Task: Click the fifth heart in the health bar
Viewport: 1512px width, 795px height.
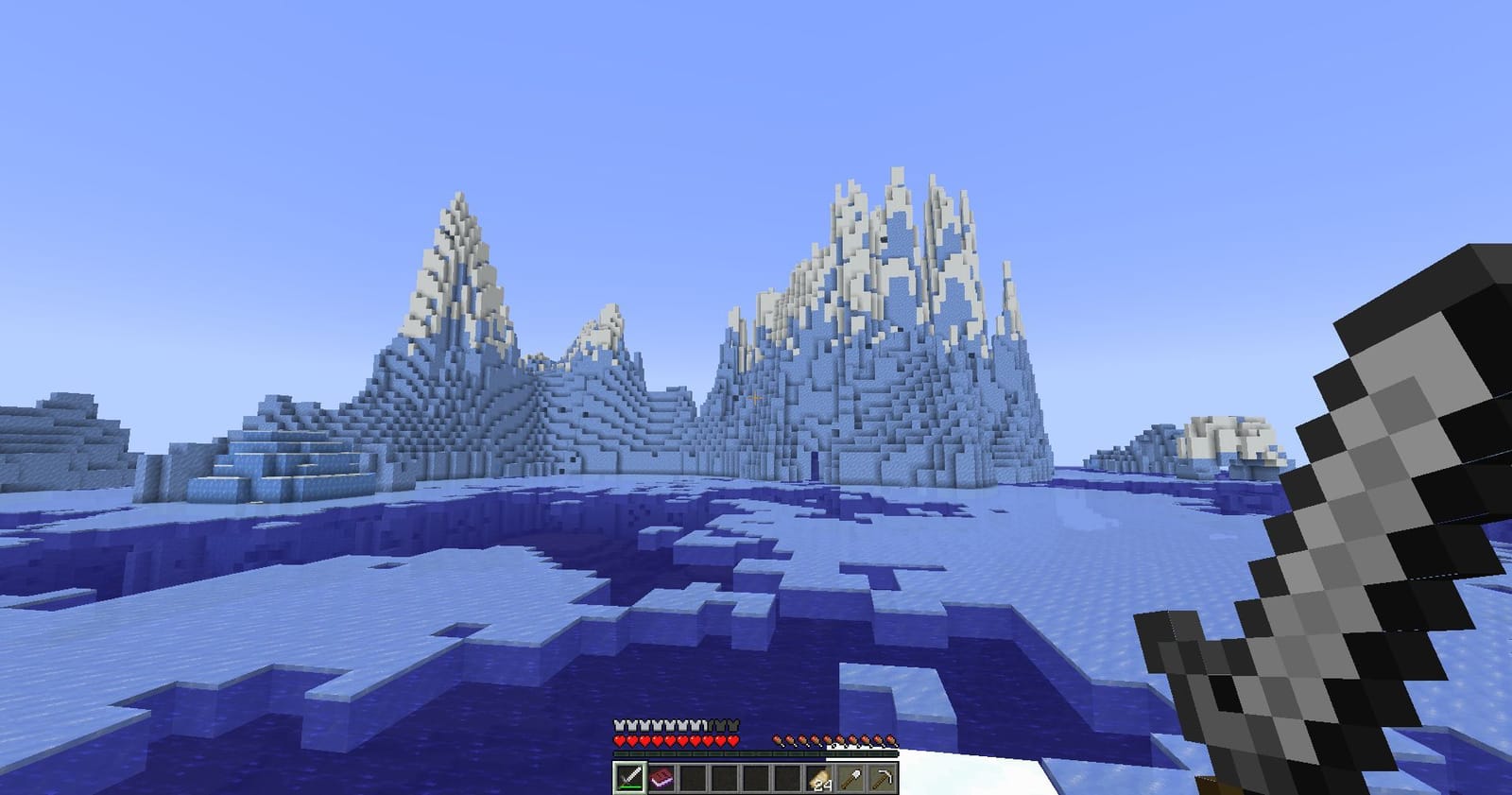Action: 669,740
